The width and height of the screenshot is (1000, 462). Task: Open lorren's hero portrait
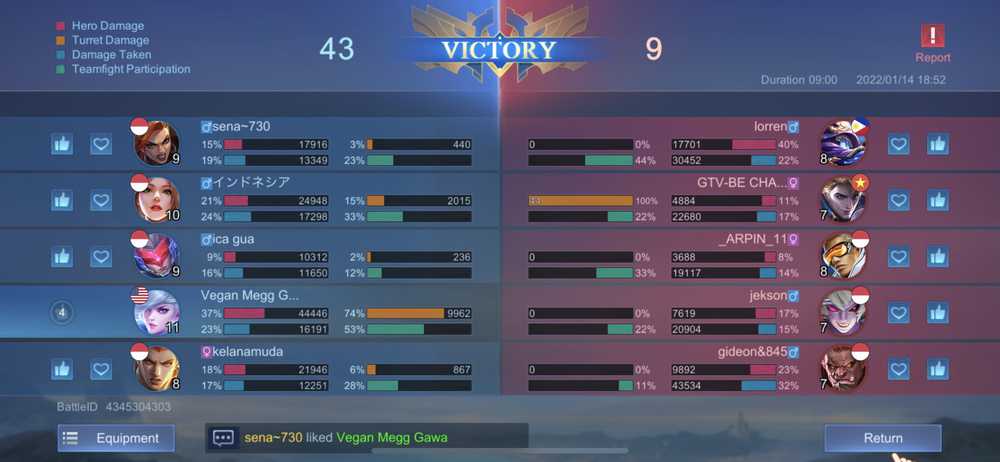[x=843, y=143]
